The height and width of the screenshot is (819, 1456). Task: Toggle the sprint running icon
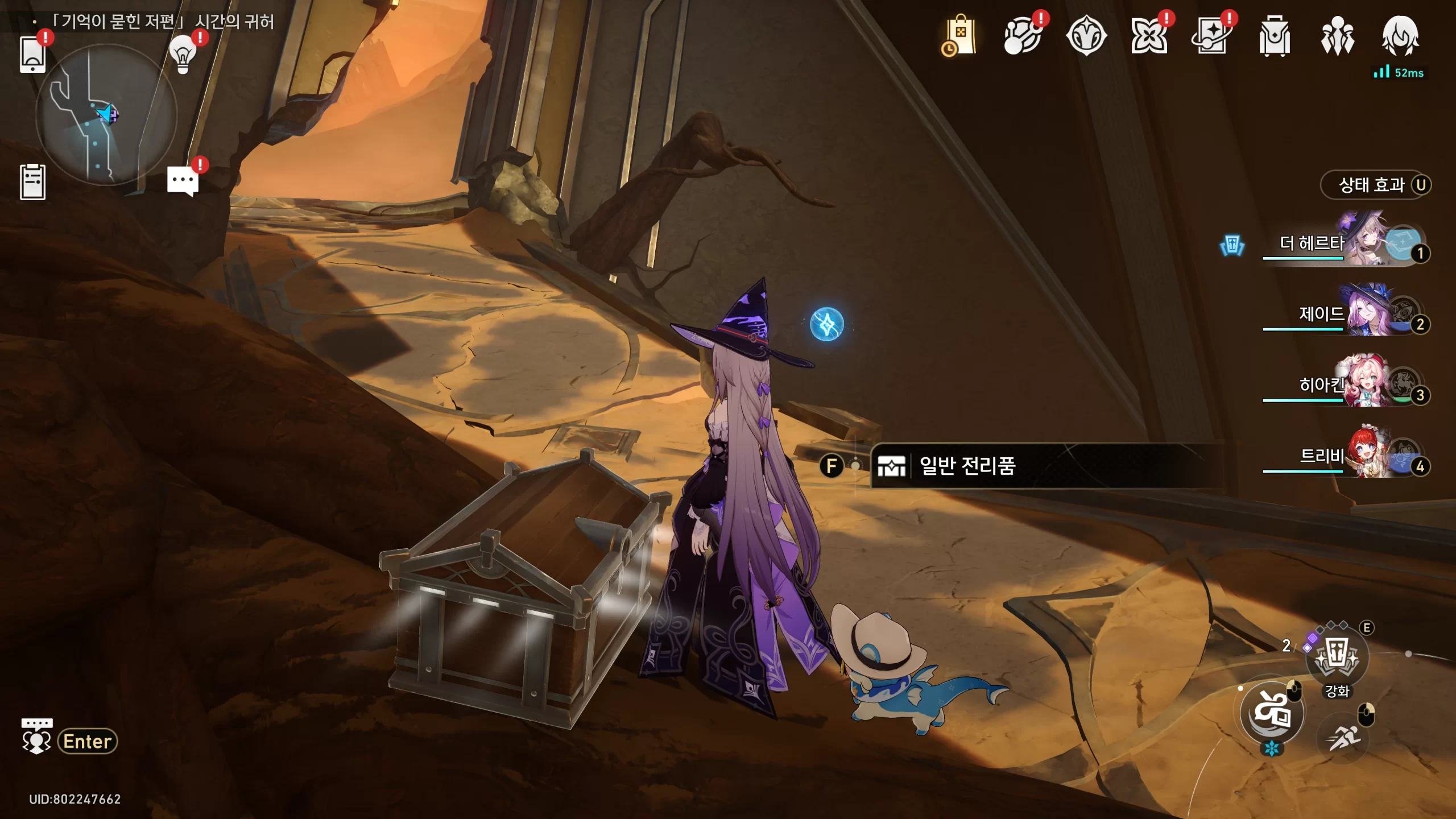point(1343,738)
